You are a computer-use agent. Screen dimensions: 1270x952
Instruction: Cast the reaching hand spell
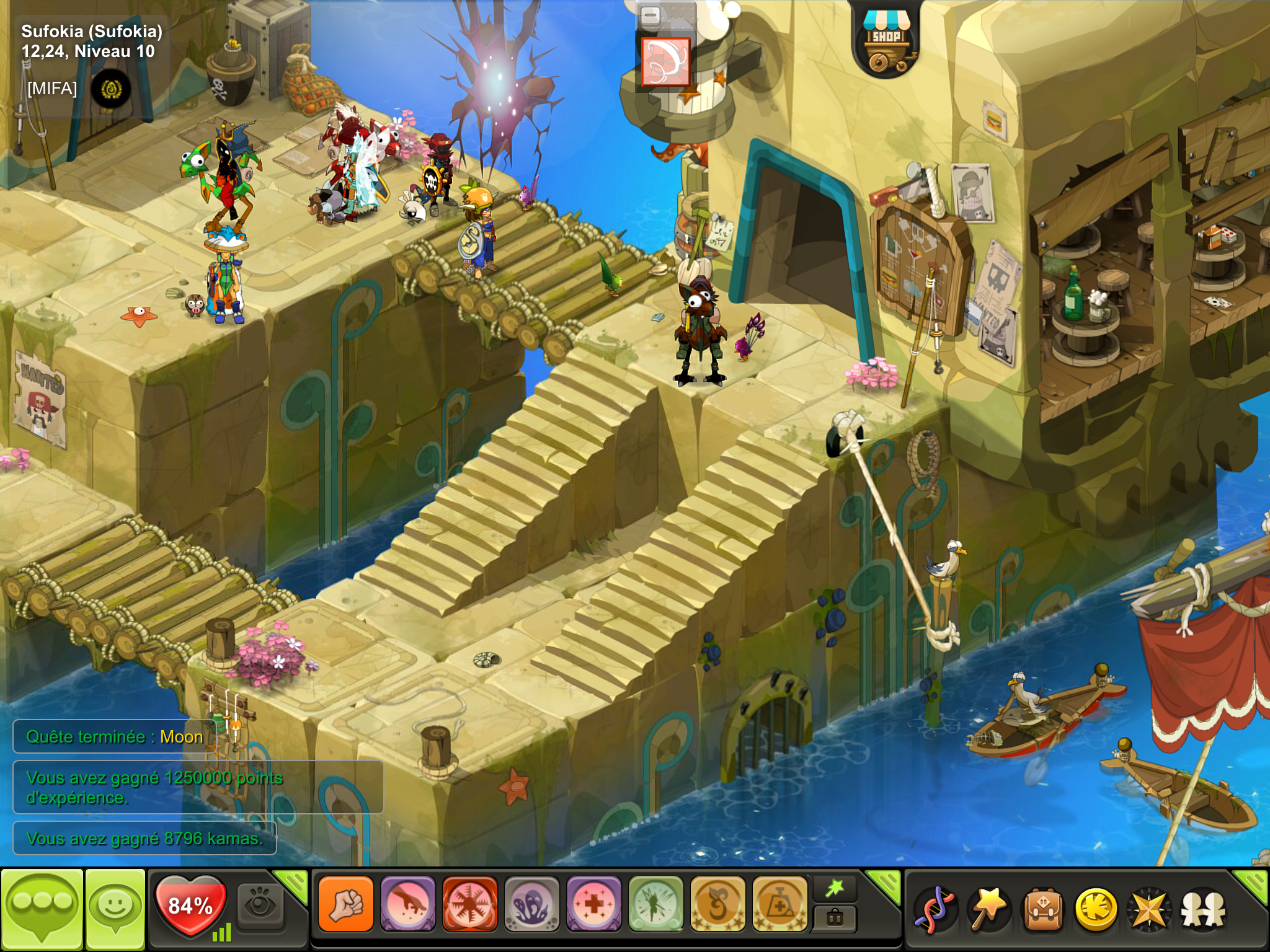407,904
